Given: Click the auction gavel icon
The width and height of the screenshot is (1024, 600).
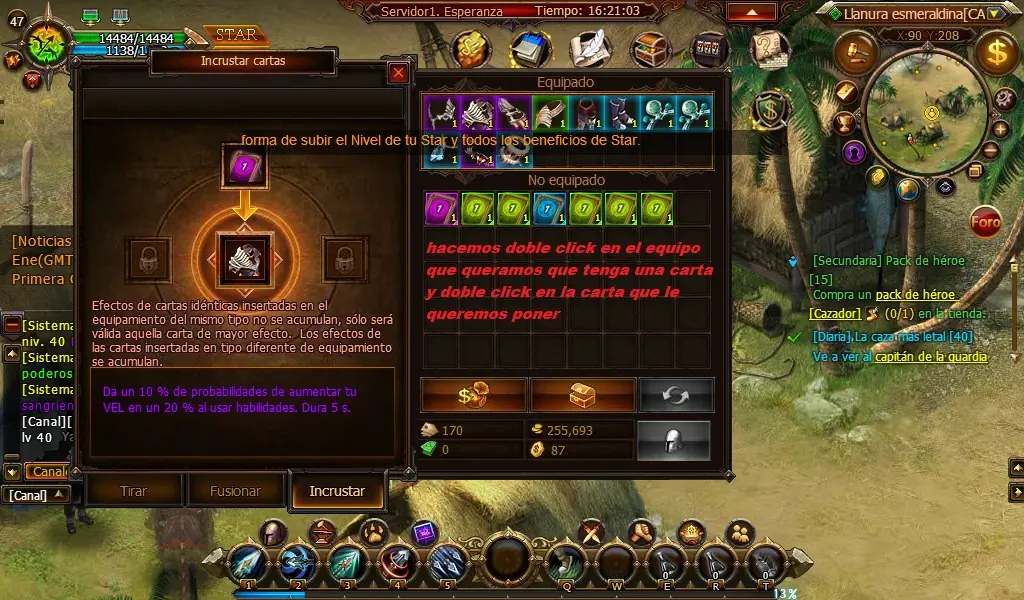Looking at the screenshot, I should click(x=855, y=51).
